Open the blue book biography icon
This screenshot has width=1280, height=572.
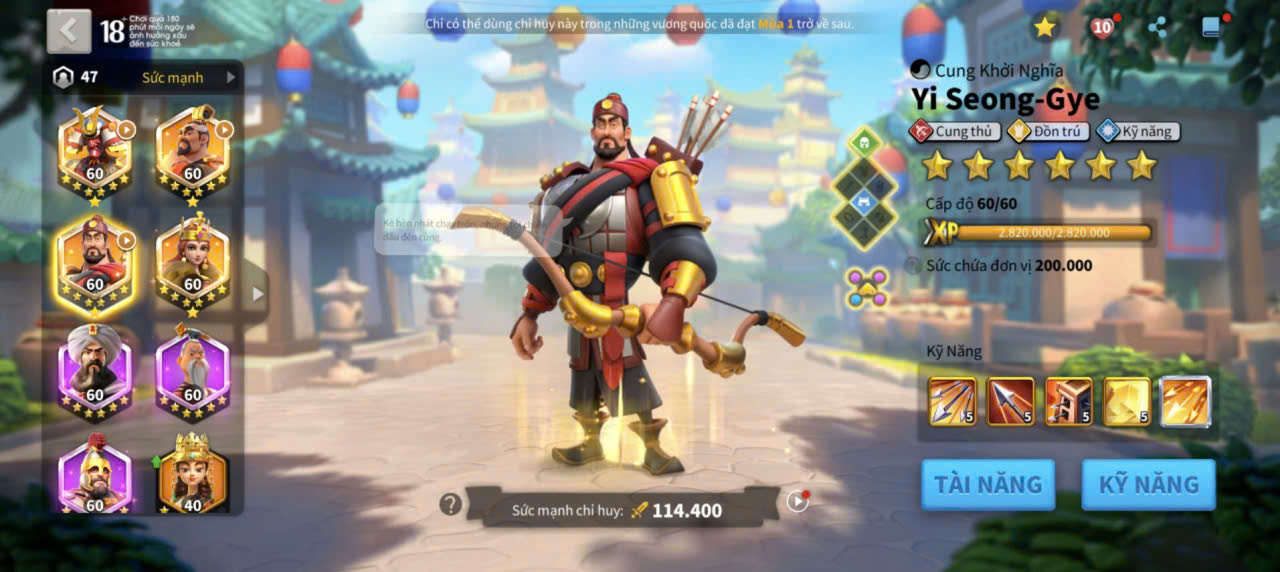[1212, 28]
